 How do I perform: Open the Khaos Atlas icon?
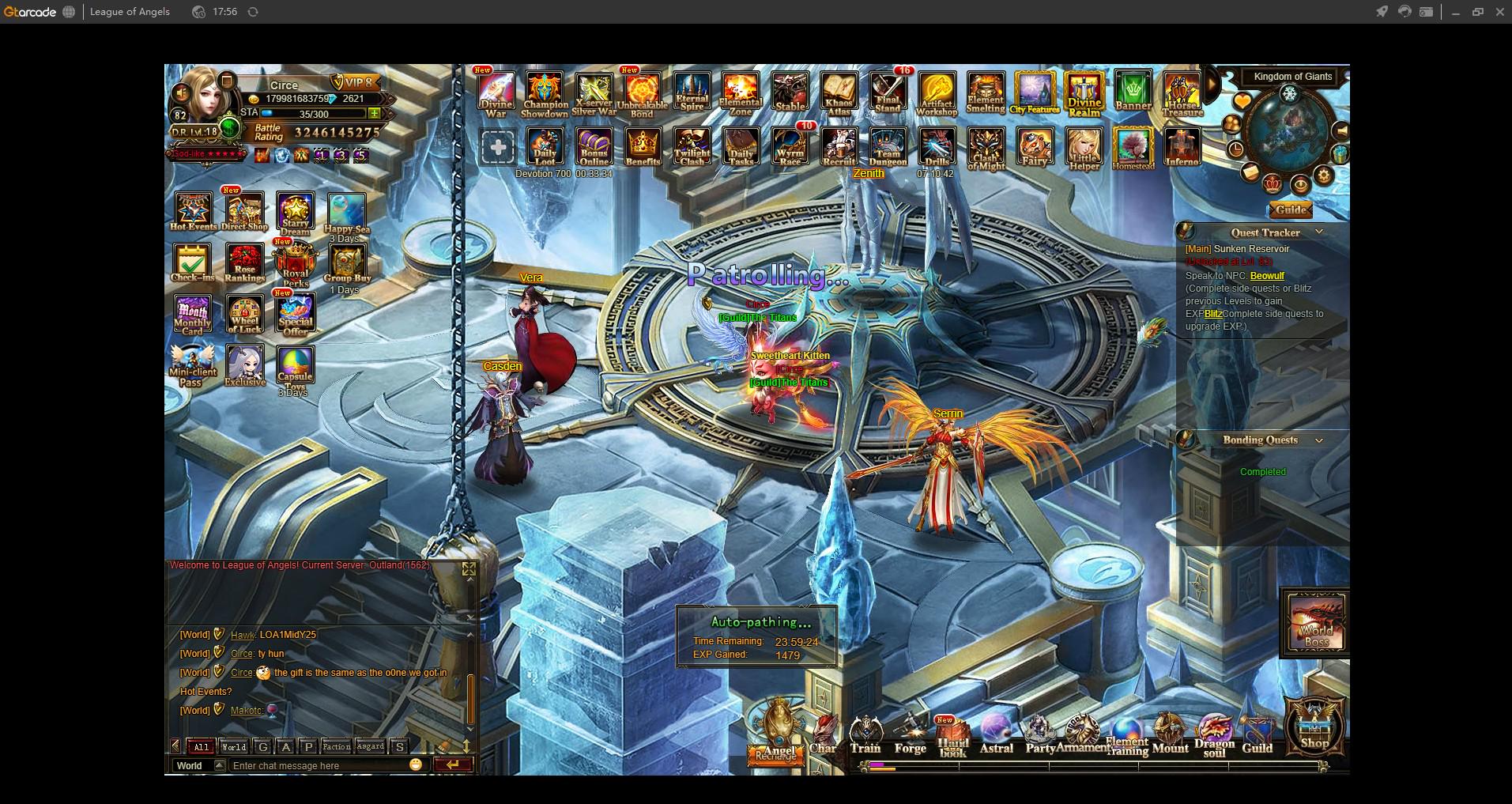pyautogui.click(x=839, y=95)
